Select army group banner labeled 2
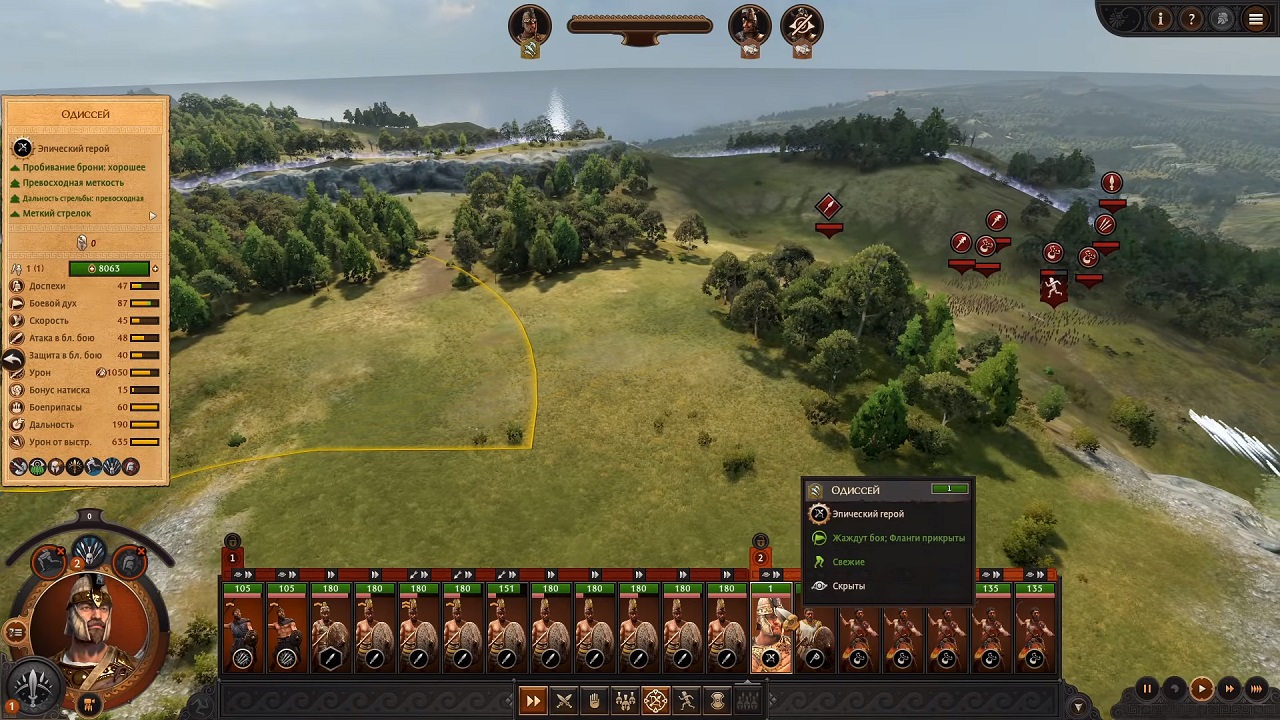This screenshot has height=720, width=1280. pyautogui.click(x=760, y=558)
